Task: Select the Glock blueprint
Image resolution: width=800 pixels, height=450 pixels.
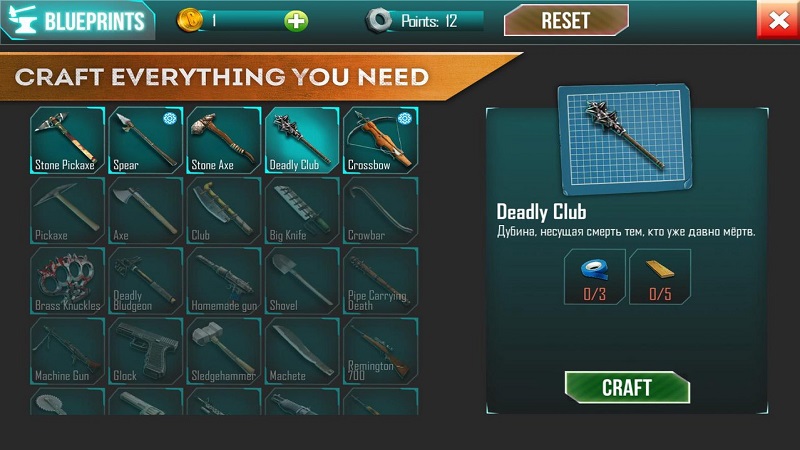Action: (144, 350)
